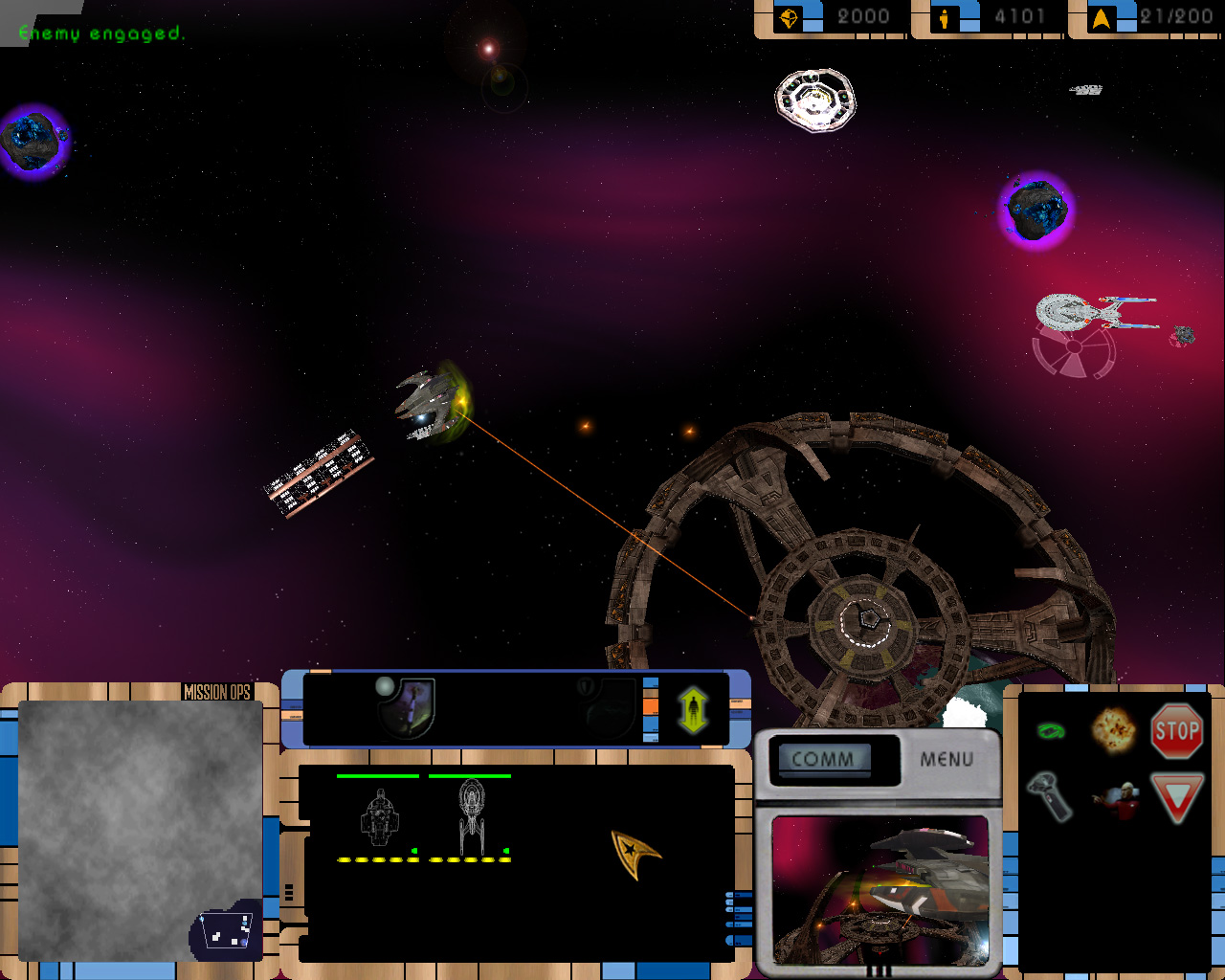Select the green orbit movement command icon
The image size is (1225, 980).
click(x=1051, y=731)
